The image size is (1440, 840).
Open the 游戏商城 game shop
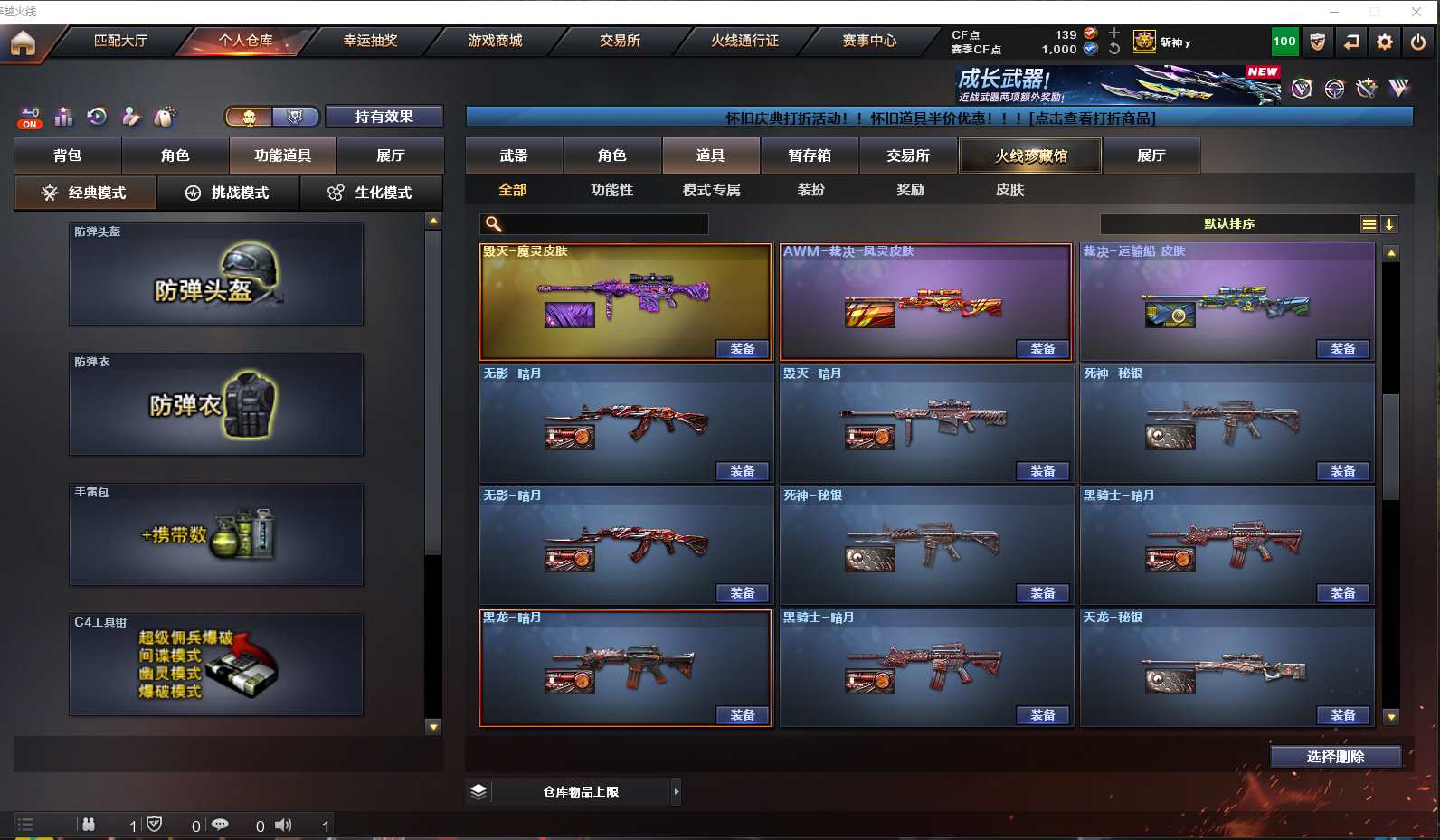pyautogui.click(x=495, y=41)
